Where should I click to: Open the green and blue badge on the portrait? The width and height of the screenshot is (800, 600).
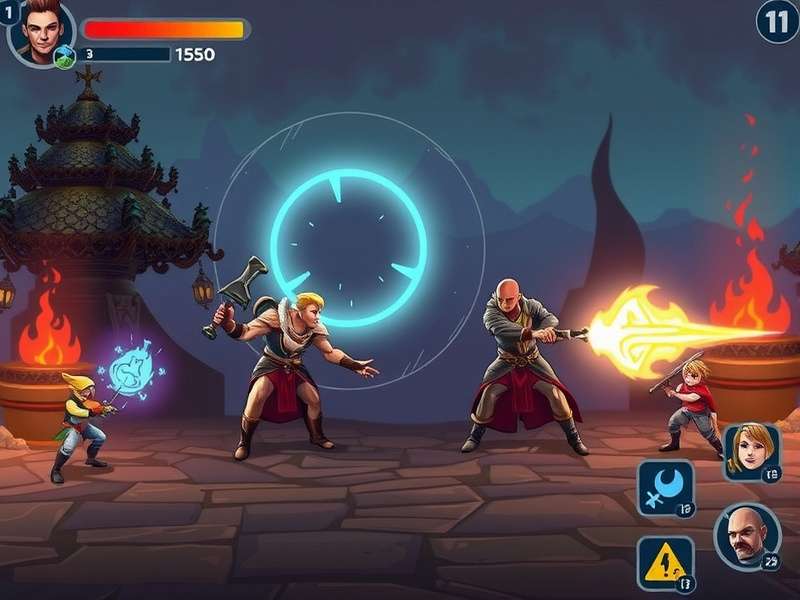coord(65,56)
